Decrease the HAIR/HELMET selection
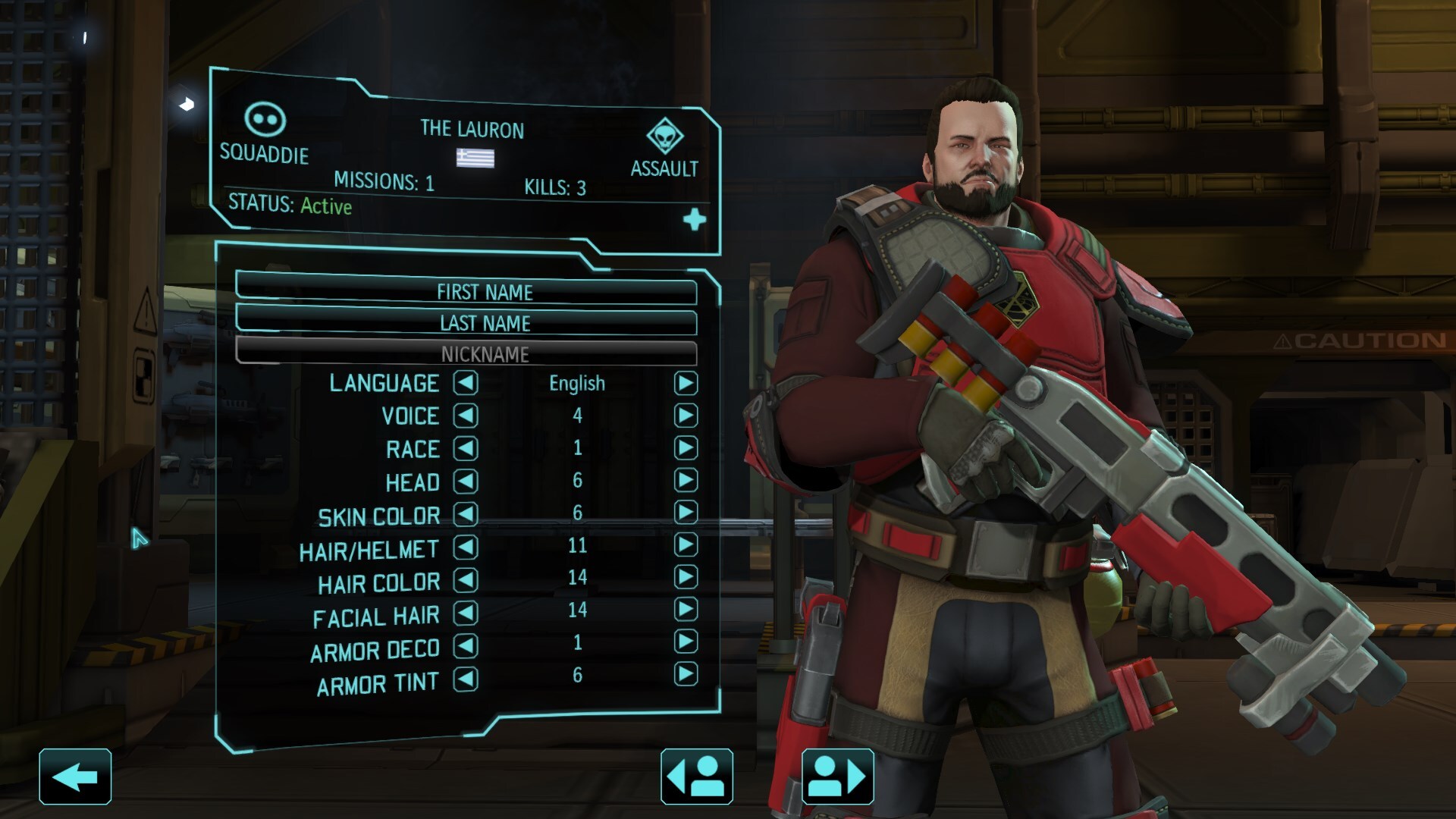 point(466,548)
